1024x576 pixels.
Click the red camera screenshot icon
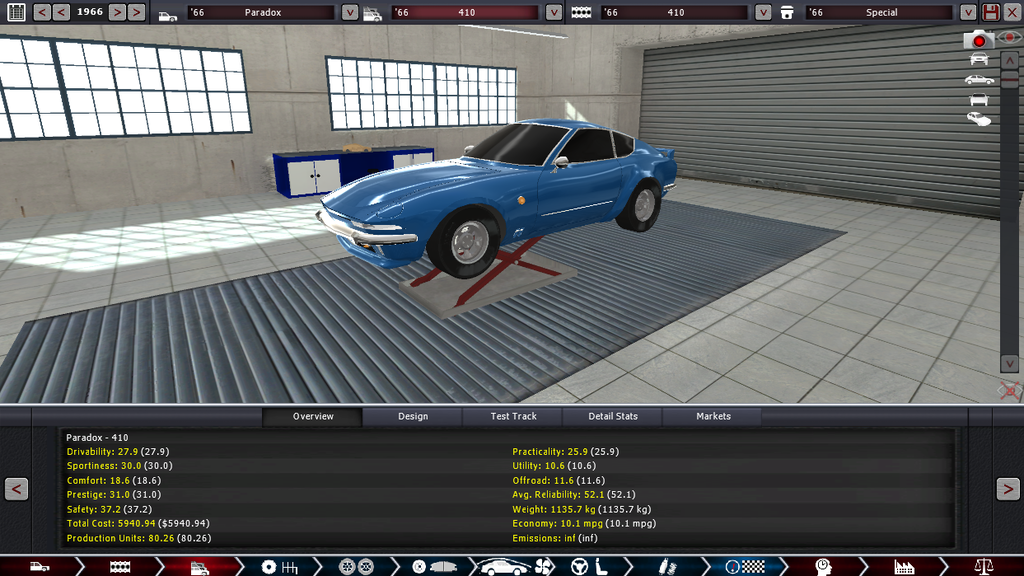(979, 39)
